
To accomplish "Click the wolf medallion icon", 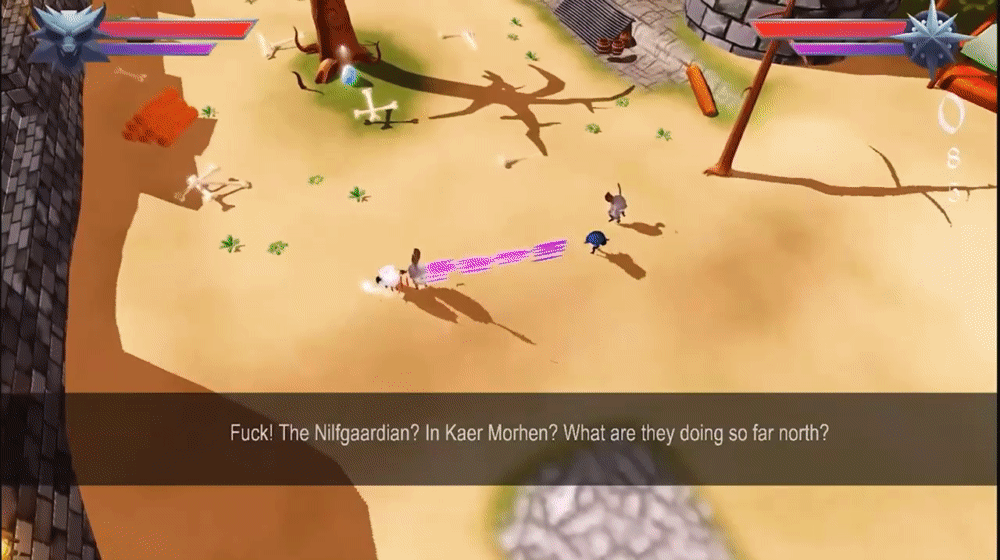I will (x=67, y=36).
